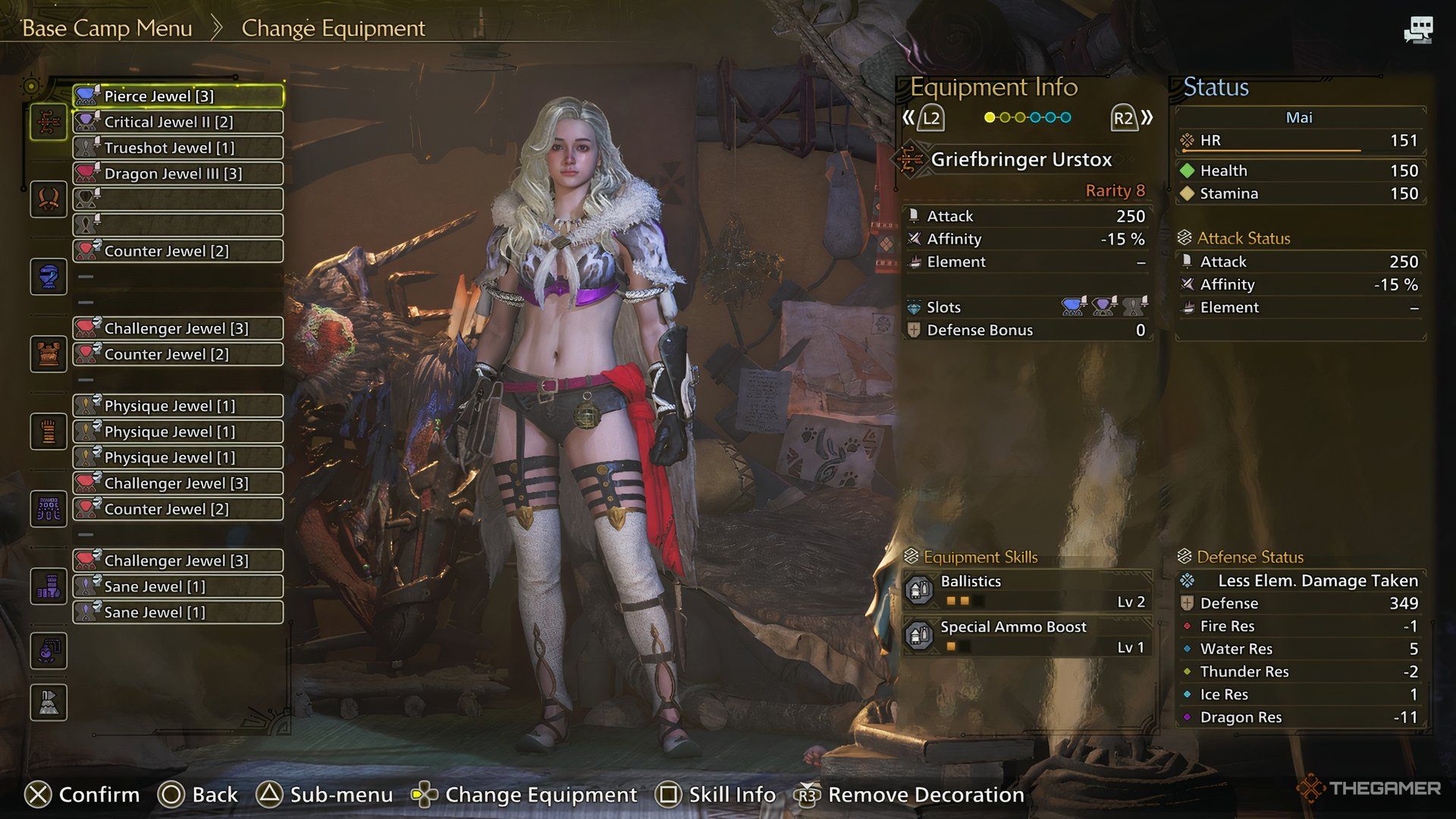This screenshot has height=819, width=1456.
Task: Open the blue helmet armor slot
Action: pos(49,276)
